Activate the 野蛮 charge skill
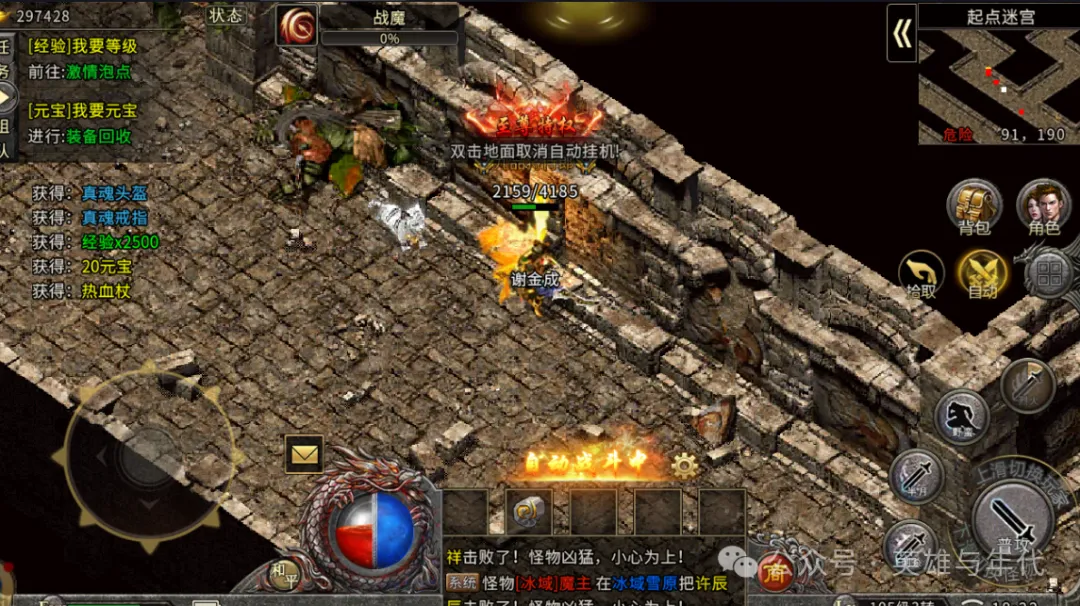The width and height of the screenshot is (1080, 606). tap(962, 416)
